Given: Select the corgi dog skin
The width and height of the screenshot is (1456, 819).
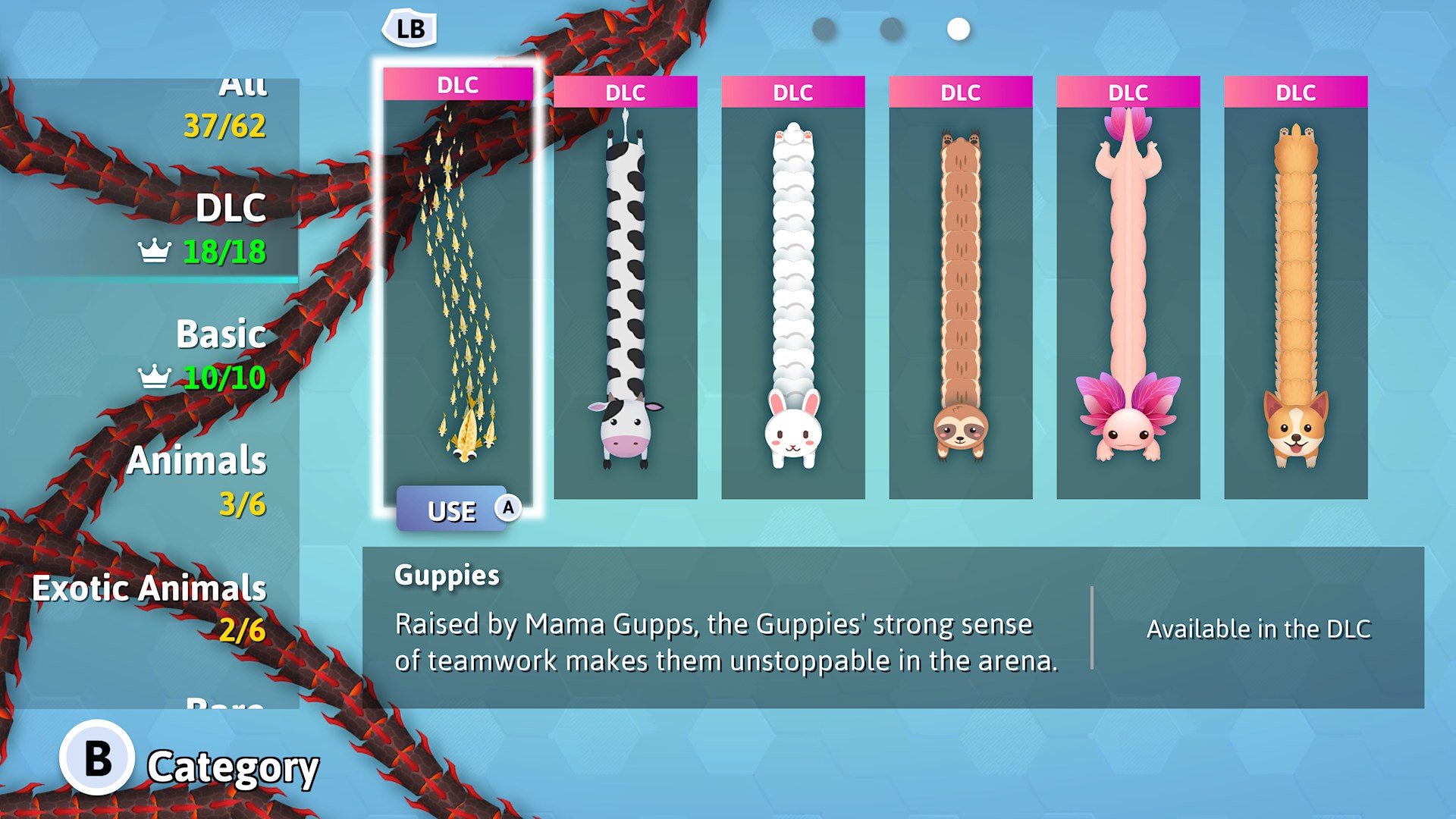Looking at the screenshot, I should click(1297, 288).
